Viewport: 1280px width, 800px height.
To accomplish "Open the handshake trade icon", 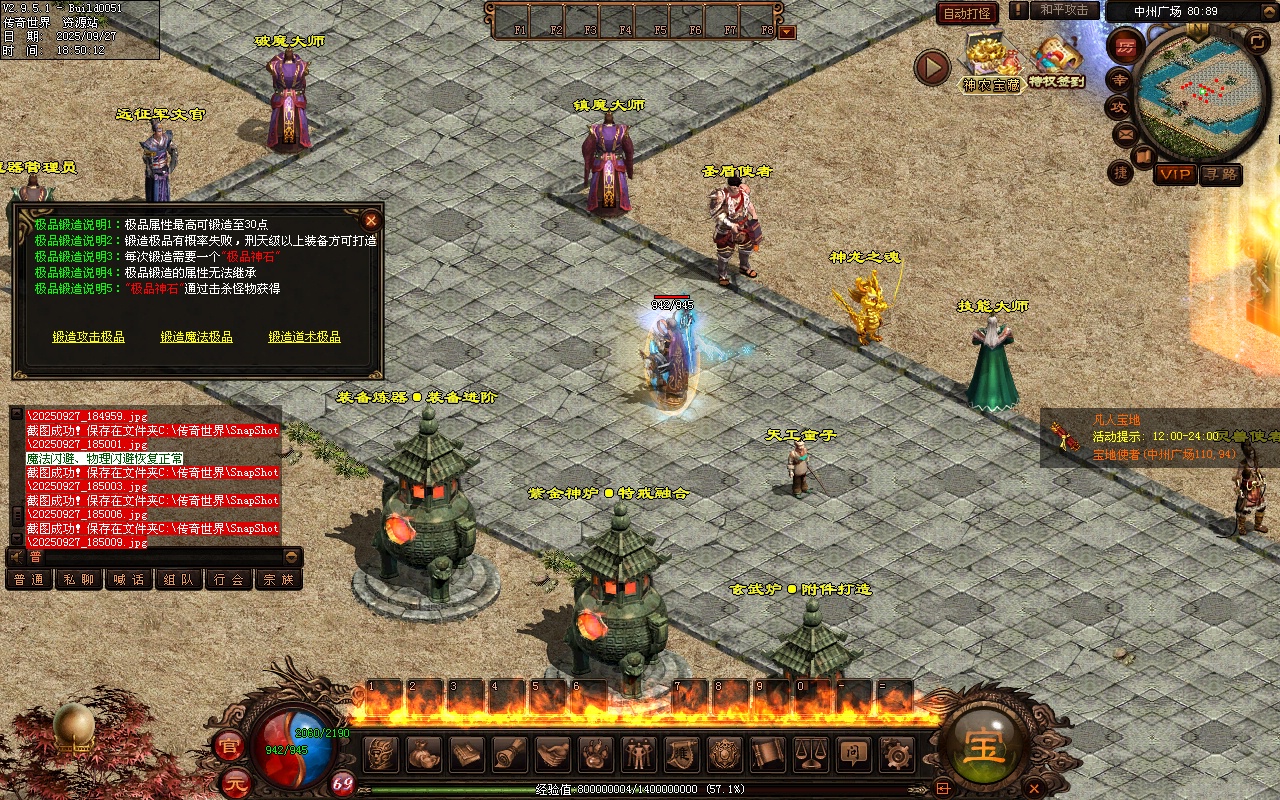I will [x=553, y=754].
